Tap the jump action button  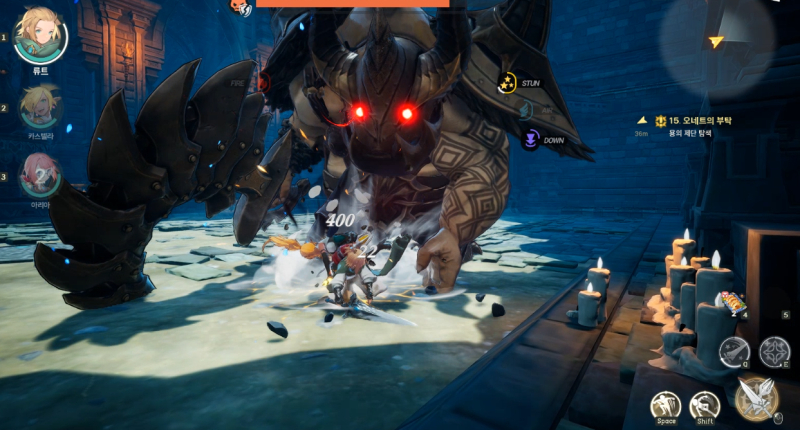(666, 405)
